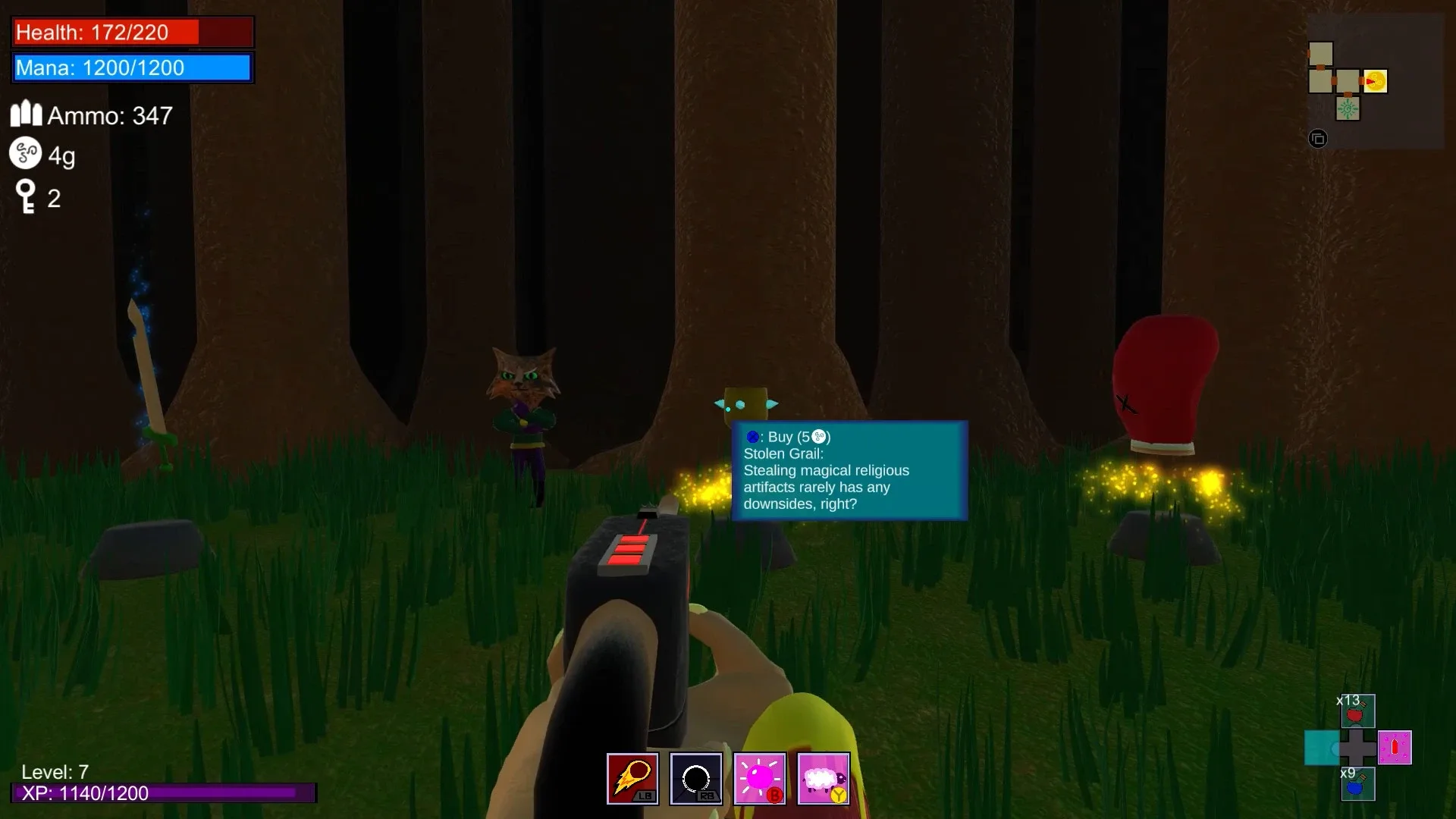Click the red Health bar
The height and width of the screenshot is (819, 1456).
[x=132, y=32]
